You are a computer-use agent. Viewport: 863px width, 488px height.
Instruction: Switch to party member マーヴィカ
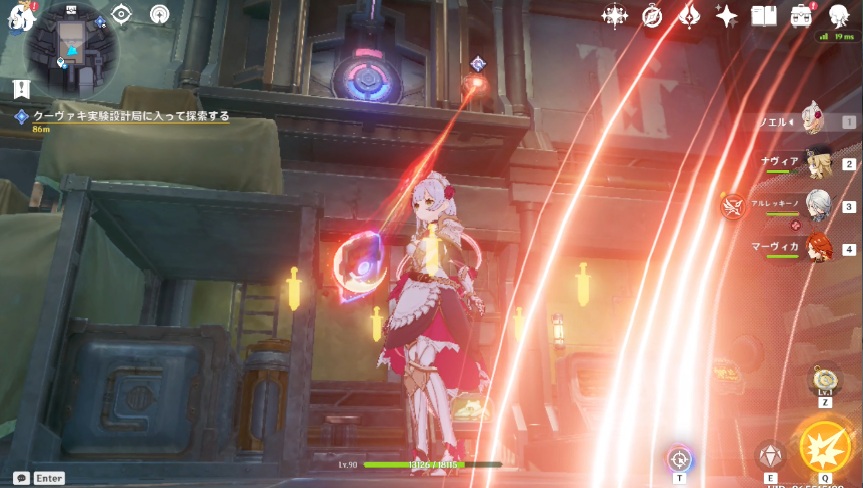(816, 249)
